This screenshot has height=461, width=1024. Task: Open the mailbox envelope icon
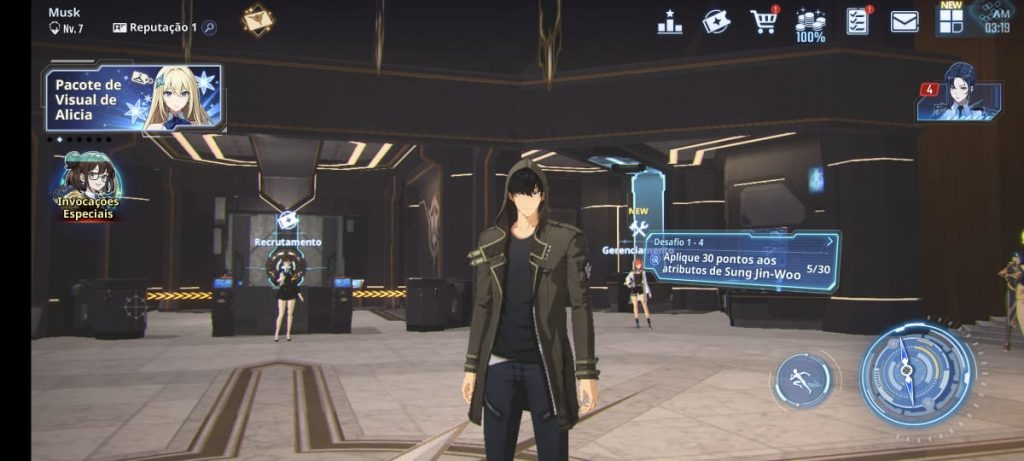[x=904, y=21]
